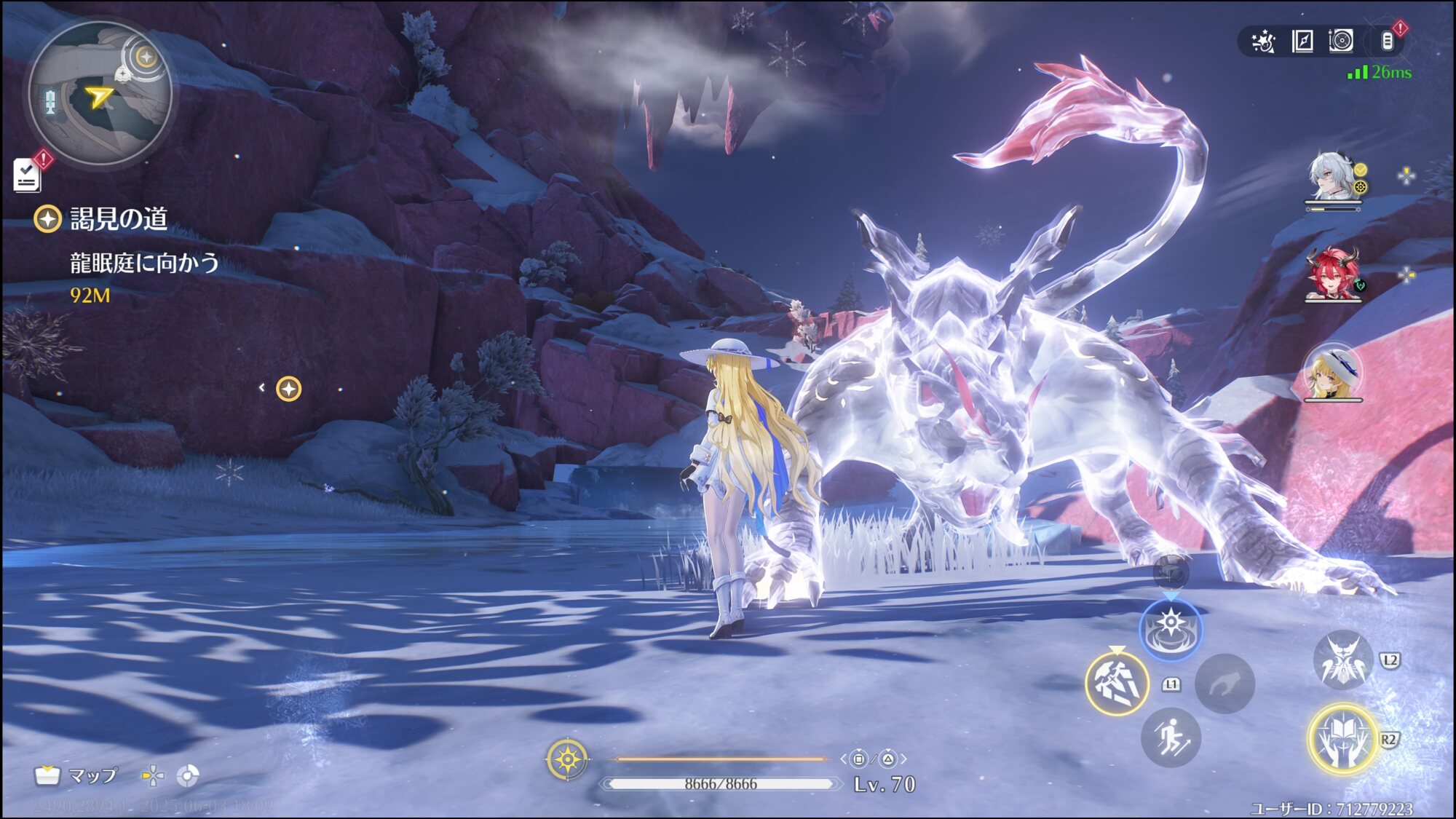Viewport: 1456px width, 819px height.
Task: Open the turntable disc icon
Action: tap(1340, 41)
